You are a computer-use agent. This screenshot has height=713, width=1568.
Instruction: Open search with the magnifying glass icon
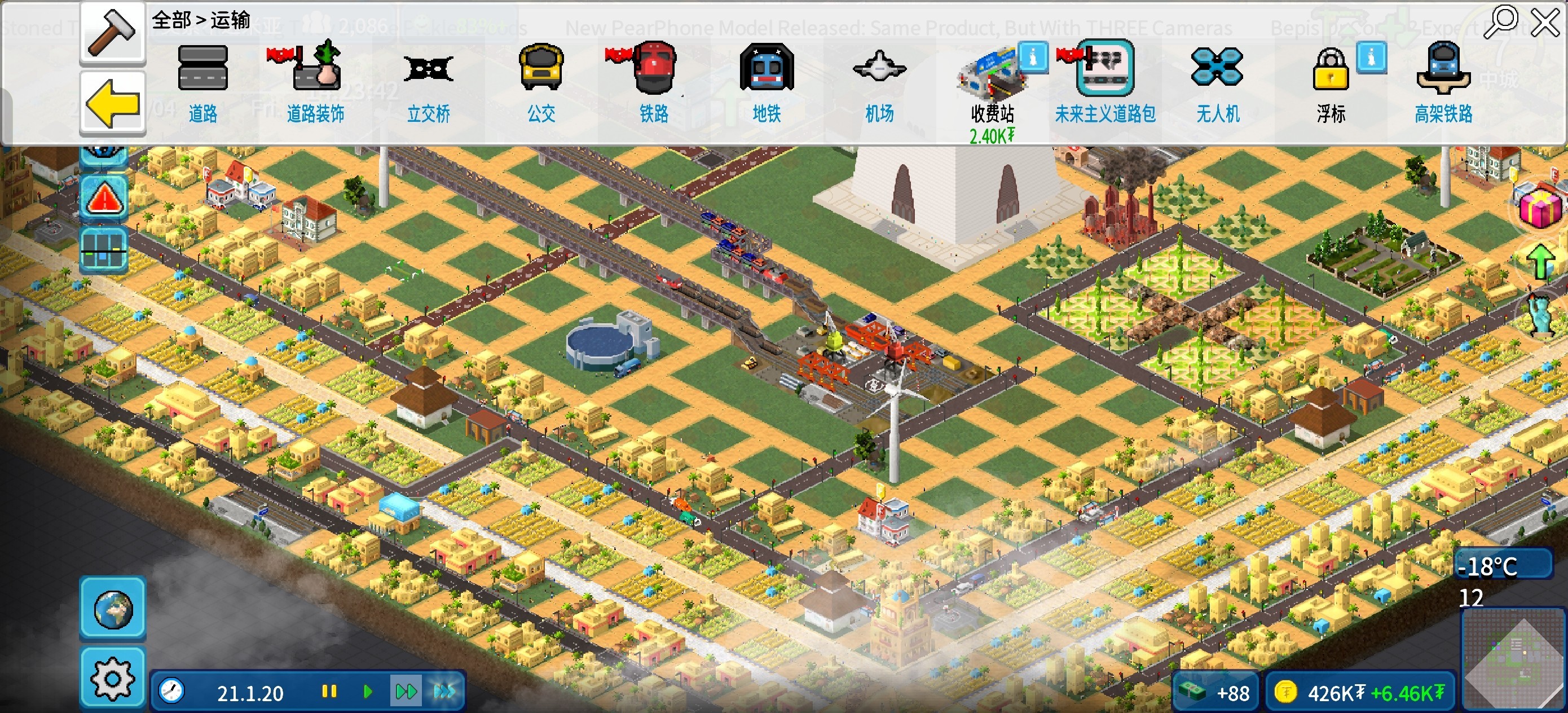tap(1500, 22)
